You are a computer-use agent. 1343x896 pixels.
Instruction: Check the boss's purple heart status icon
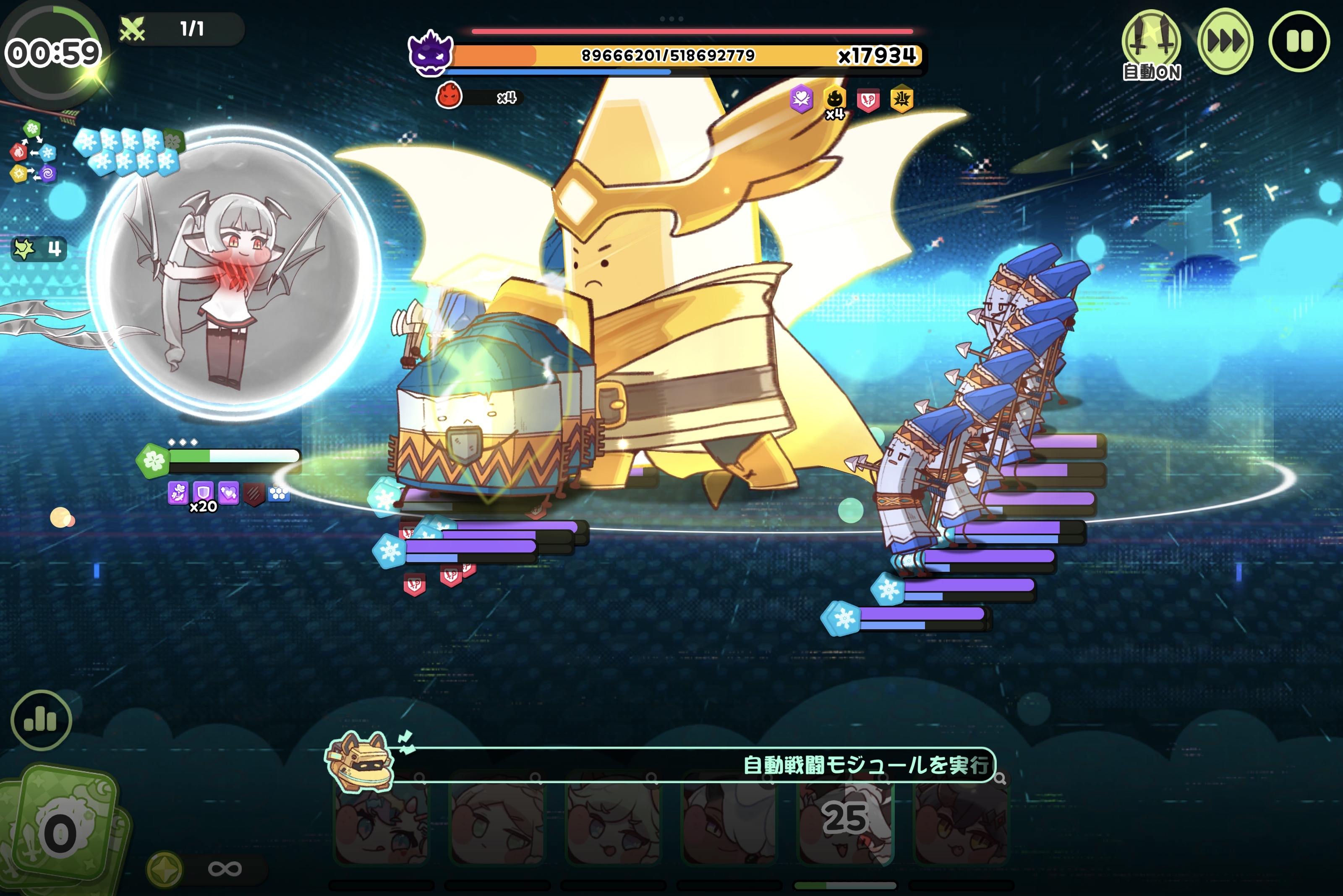click(x=801, y=99)
